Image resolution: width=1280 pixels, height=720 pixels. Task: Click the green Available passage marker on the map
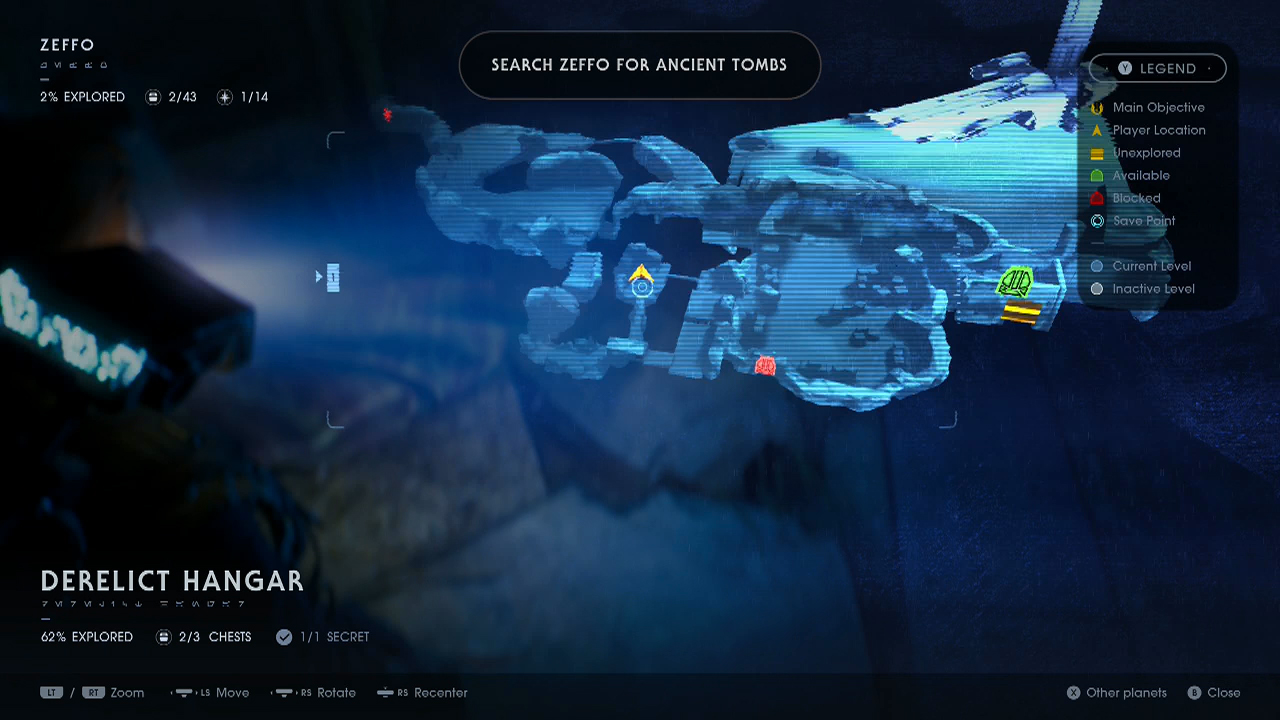pos(1015,283)
